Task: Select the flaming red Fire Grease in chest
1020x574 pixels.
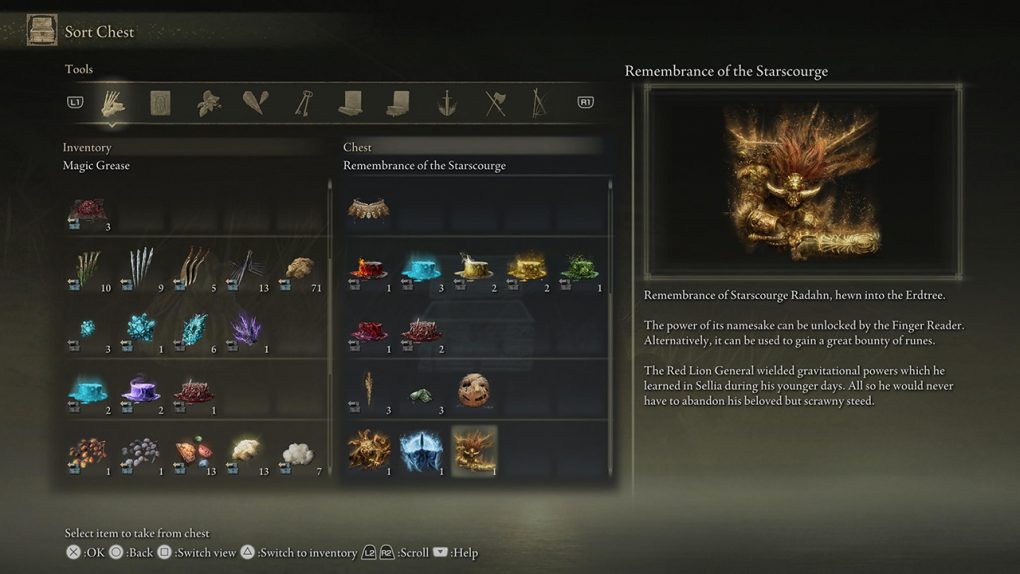Action: [368, 268]
